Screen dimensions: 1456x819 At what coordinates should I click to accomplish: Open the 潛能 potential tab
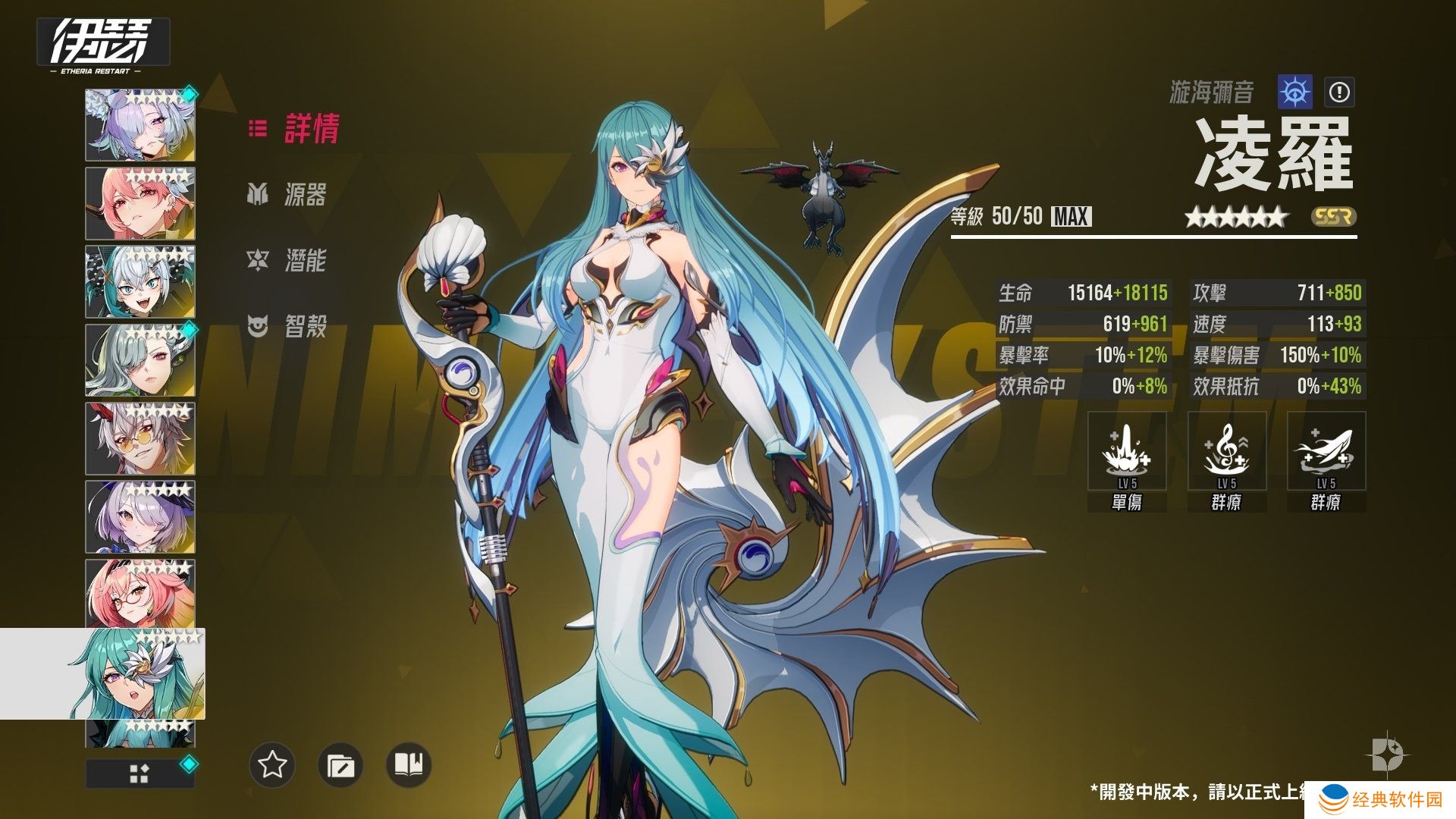(x=288, y=261)
